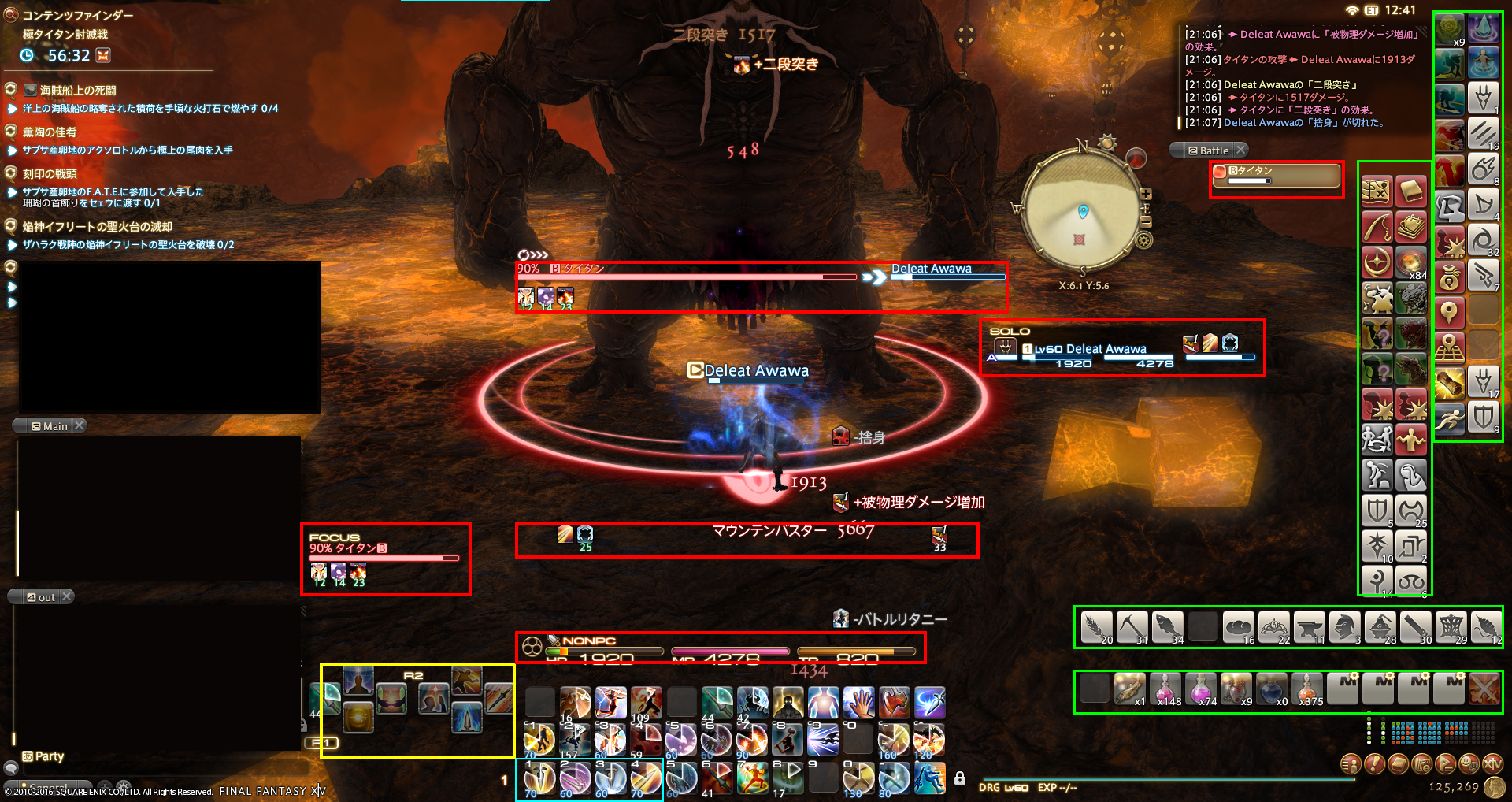Switch to the Blacksmith anvil class icon
This screenshot has height=802, width=1512.
click(1308, 626)
